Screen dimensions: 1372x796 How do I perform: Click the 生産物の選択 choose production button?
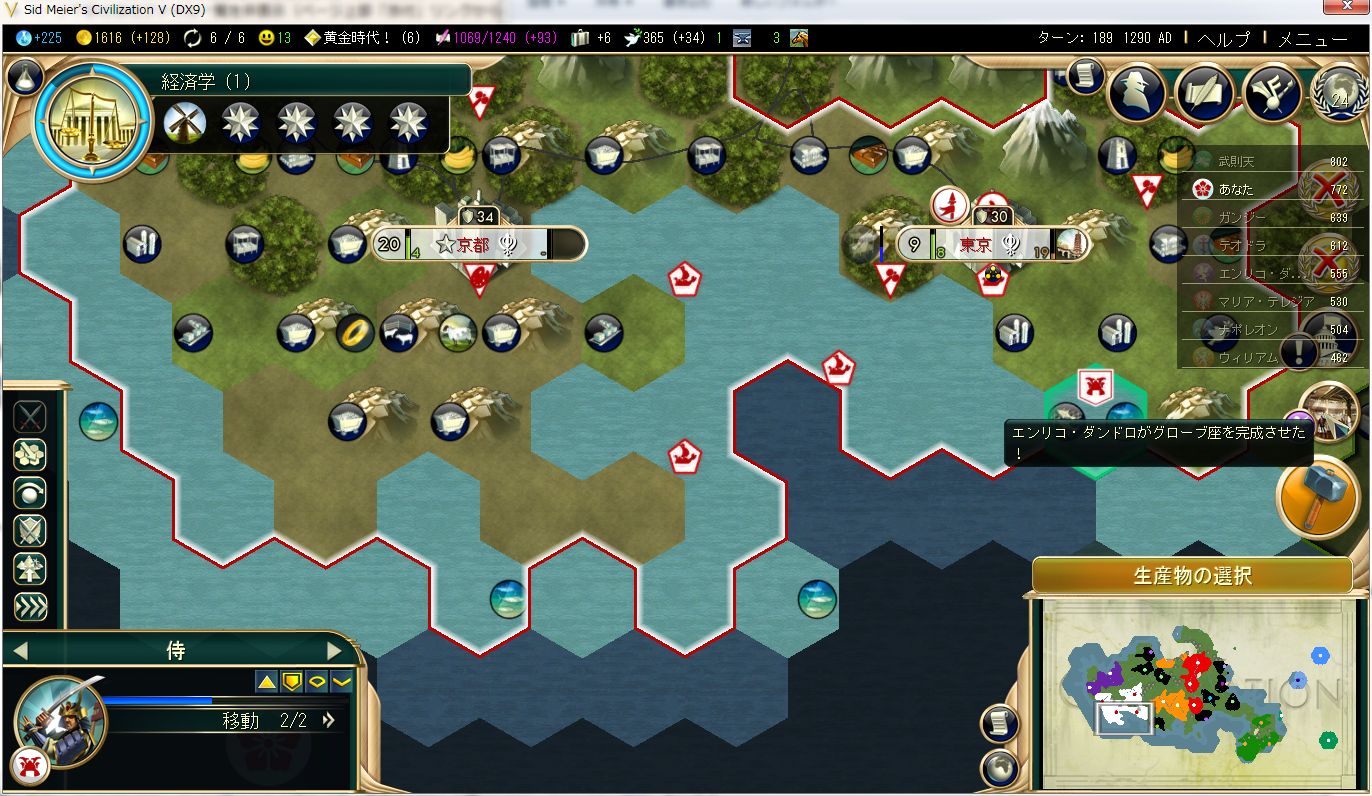[x=1192, y=577]
